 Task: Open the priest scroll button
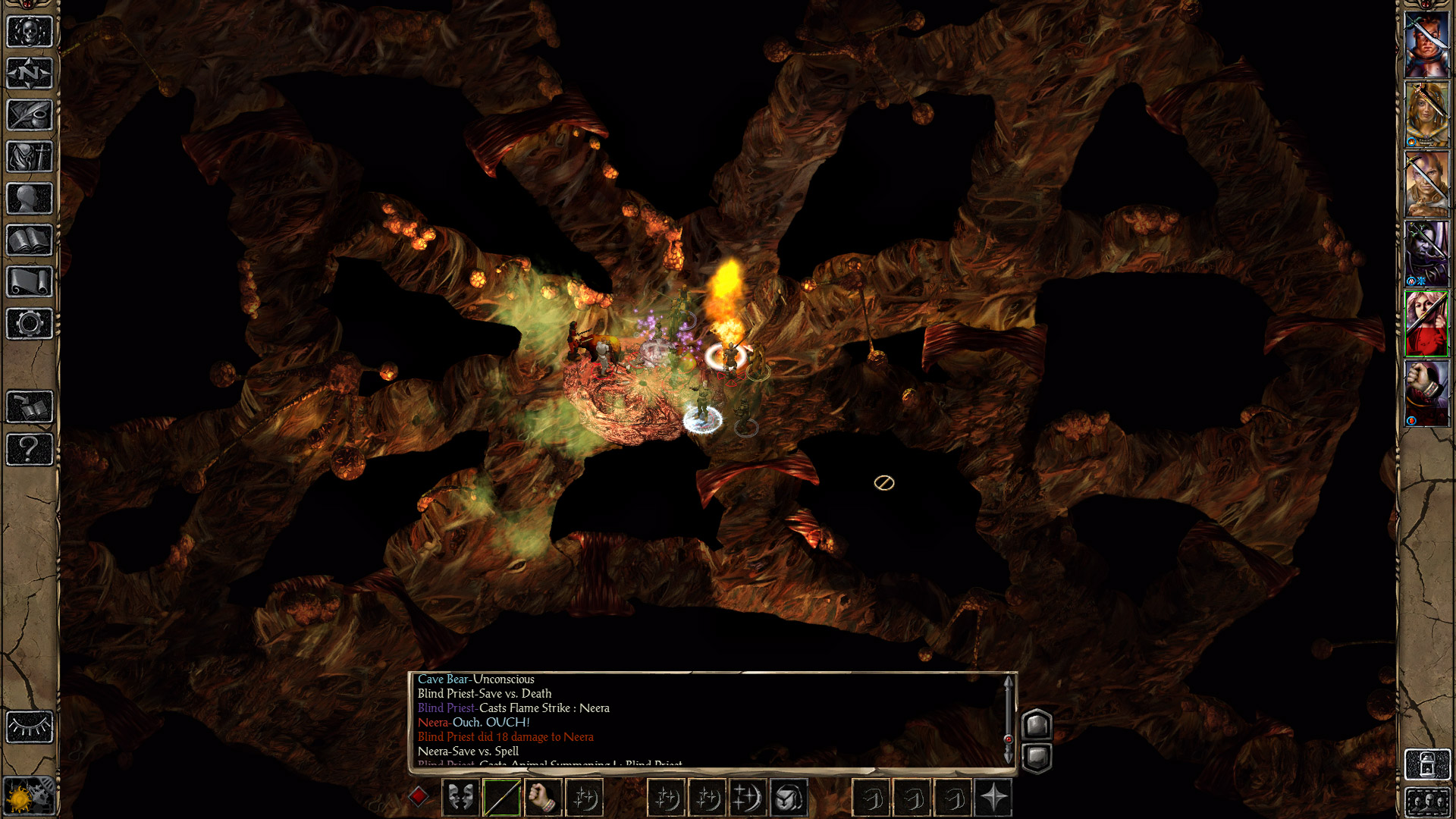click(30, 282)
